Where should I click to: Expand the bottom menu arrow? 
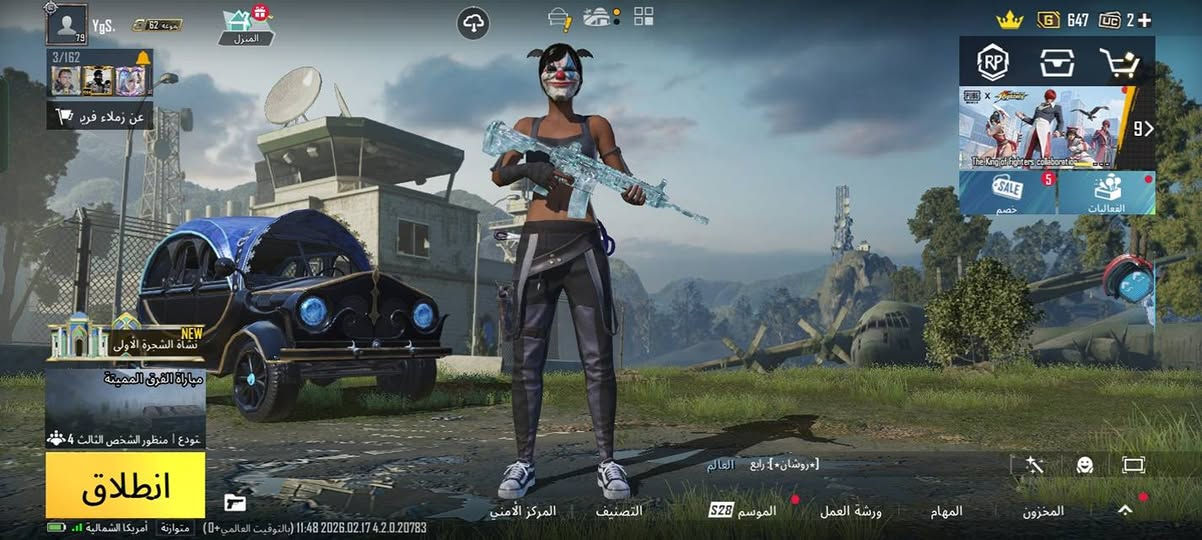point(1125,510)
